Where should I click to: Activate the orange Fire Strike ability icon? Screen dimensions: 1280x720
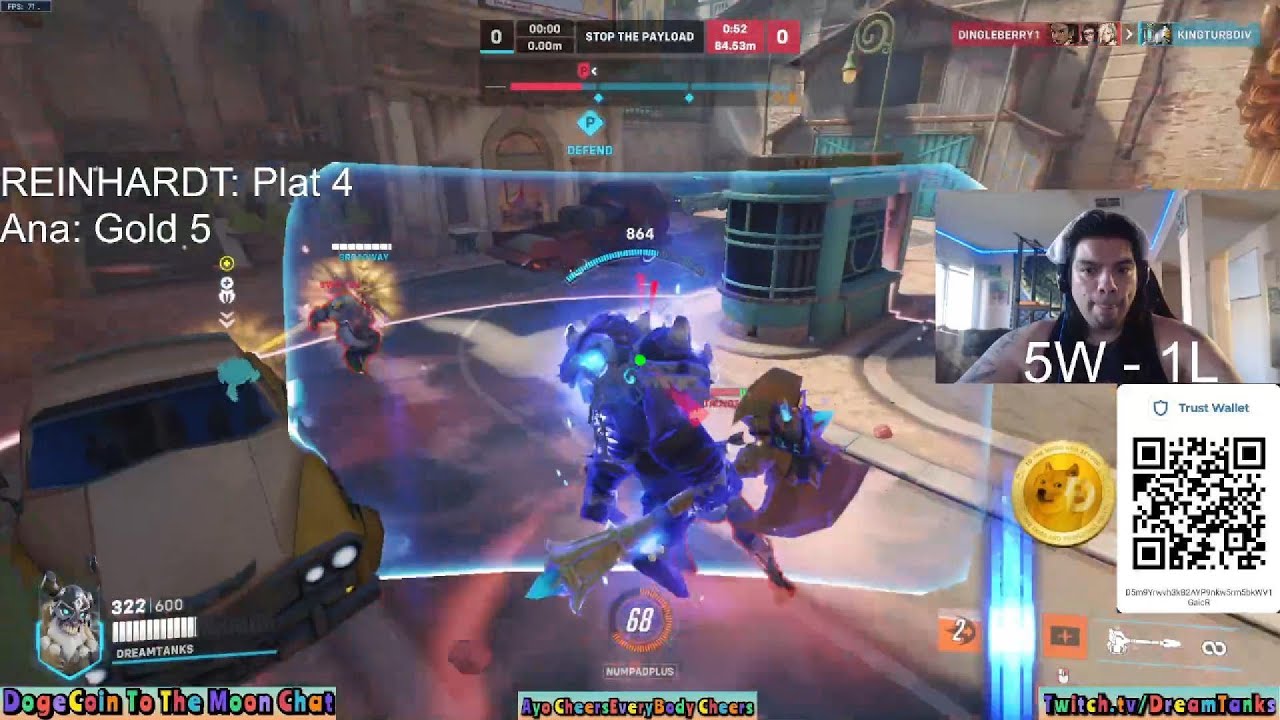tap(1063, 637)
